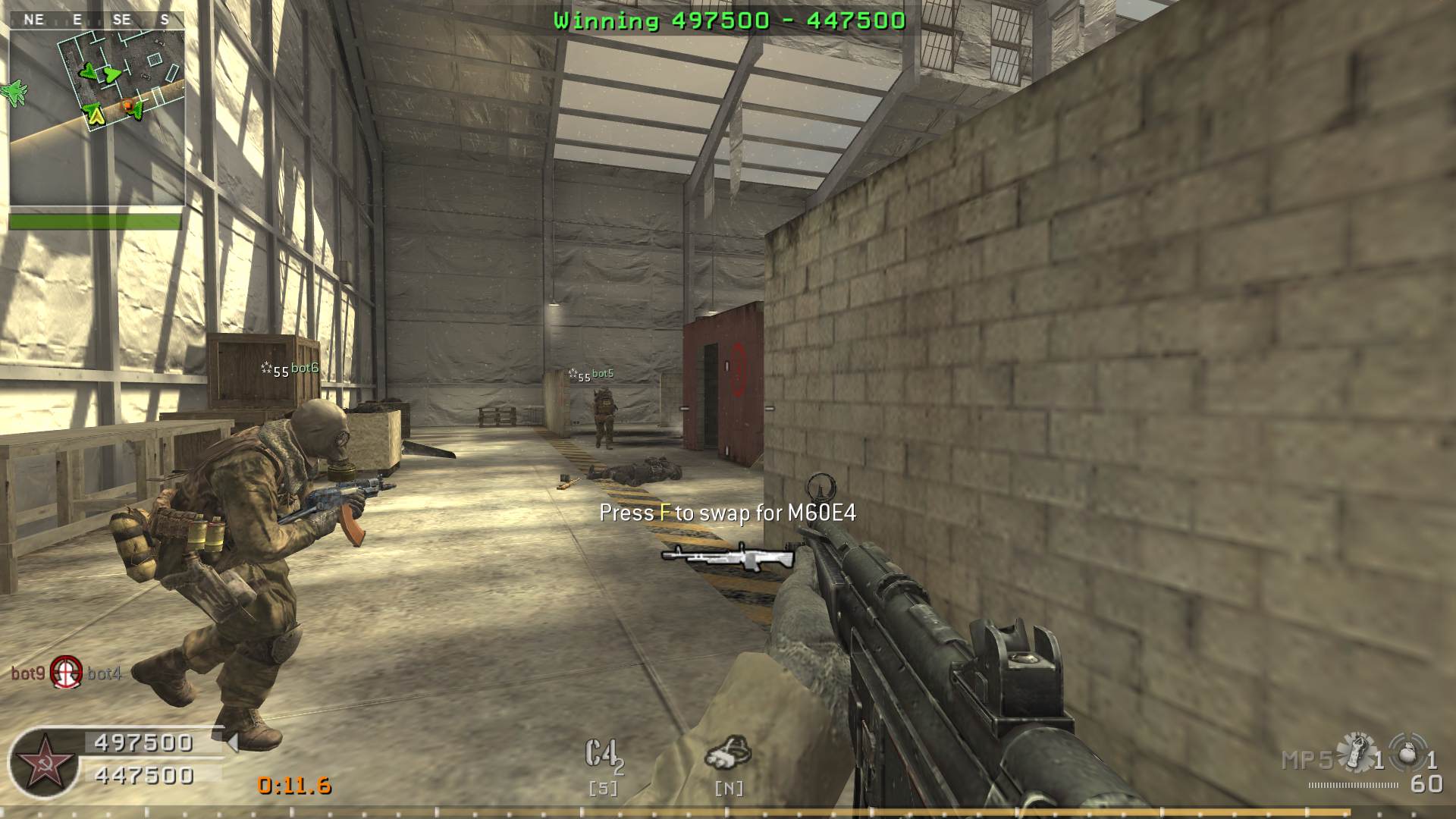Click the green jet icon beside the minimap

point(13,93)
